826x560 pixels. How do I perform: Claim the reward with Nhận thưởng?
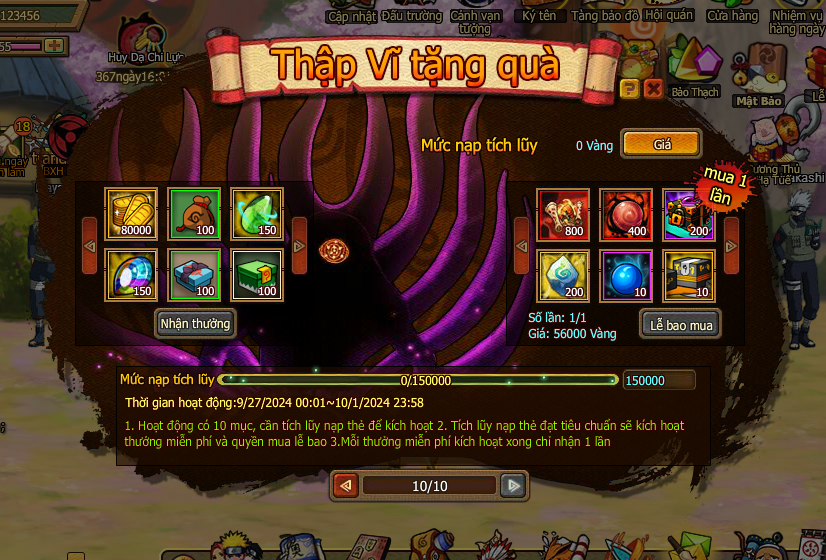[x=196, y=323]
